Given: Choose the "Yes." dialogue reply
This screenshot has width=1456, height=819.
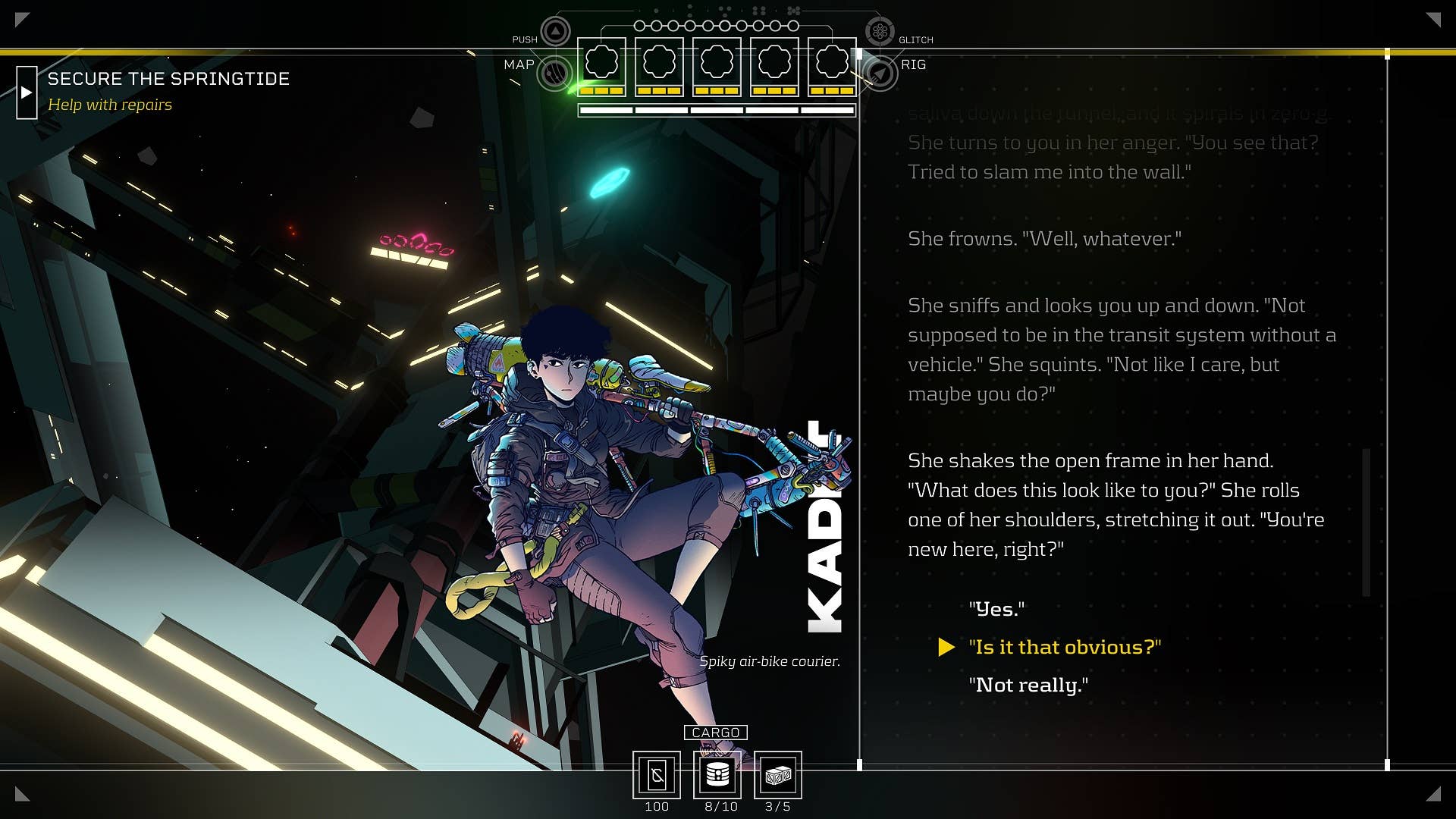Looking at the screenshot, I should (x=996, y=609).
